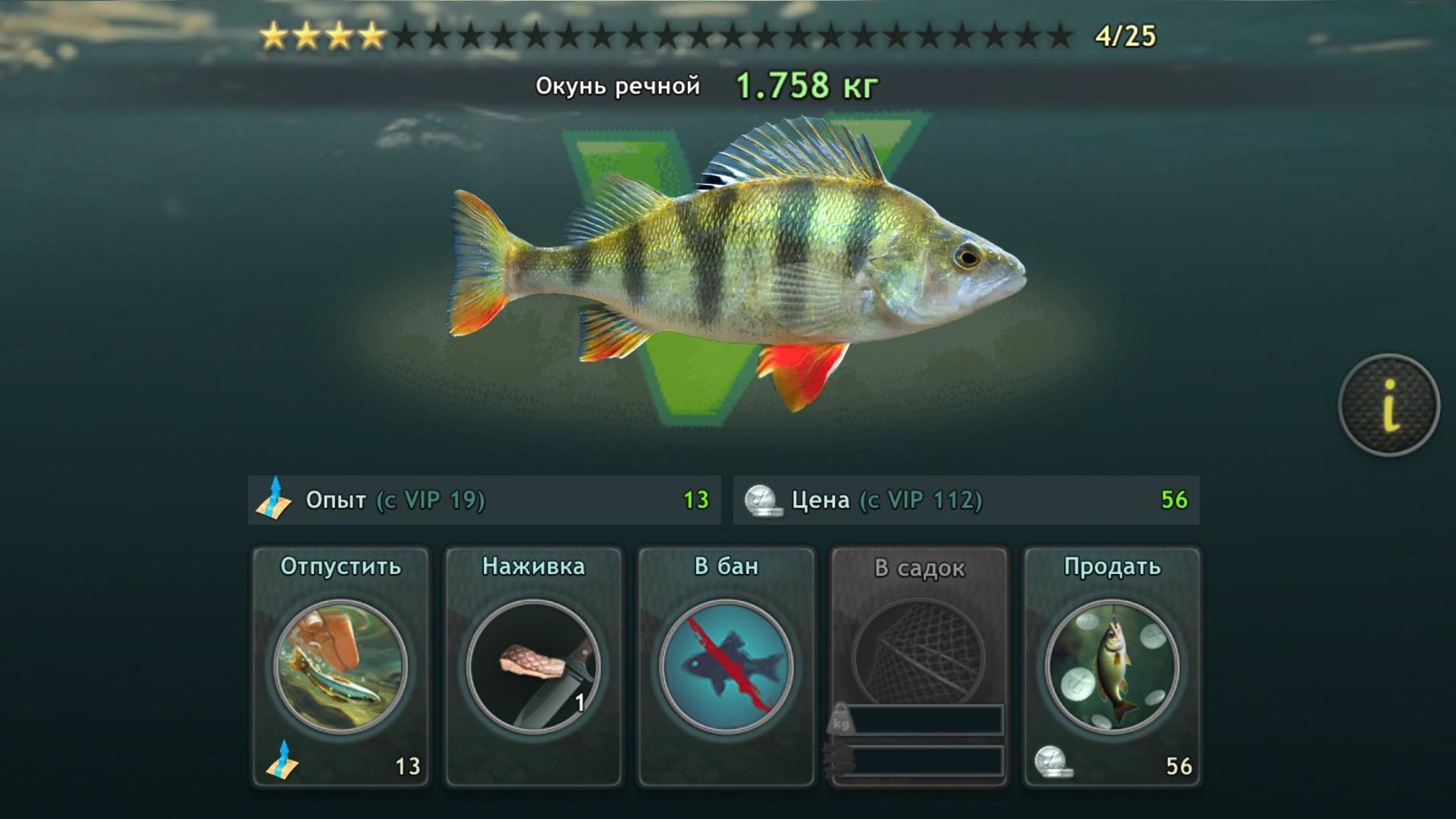Sell the perch with Продать
The image size is (1456, 819).
tap(1112, 666)
